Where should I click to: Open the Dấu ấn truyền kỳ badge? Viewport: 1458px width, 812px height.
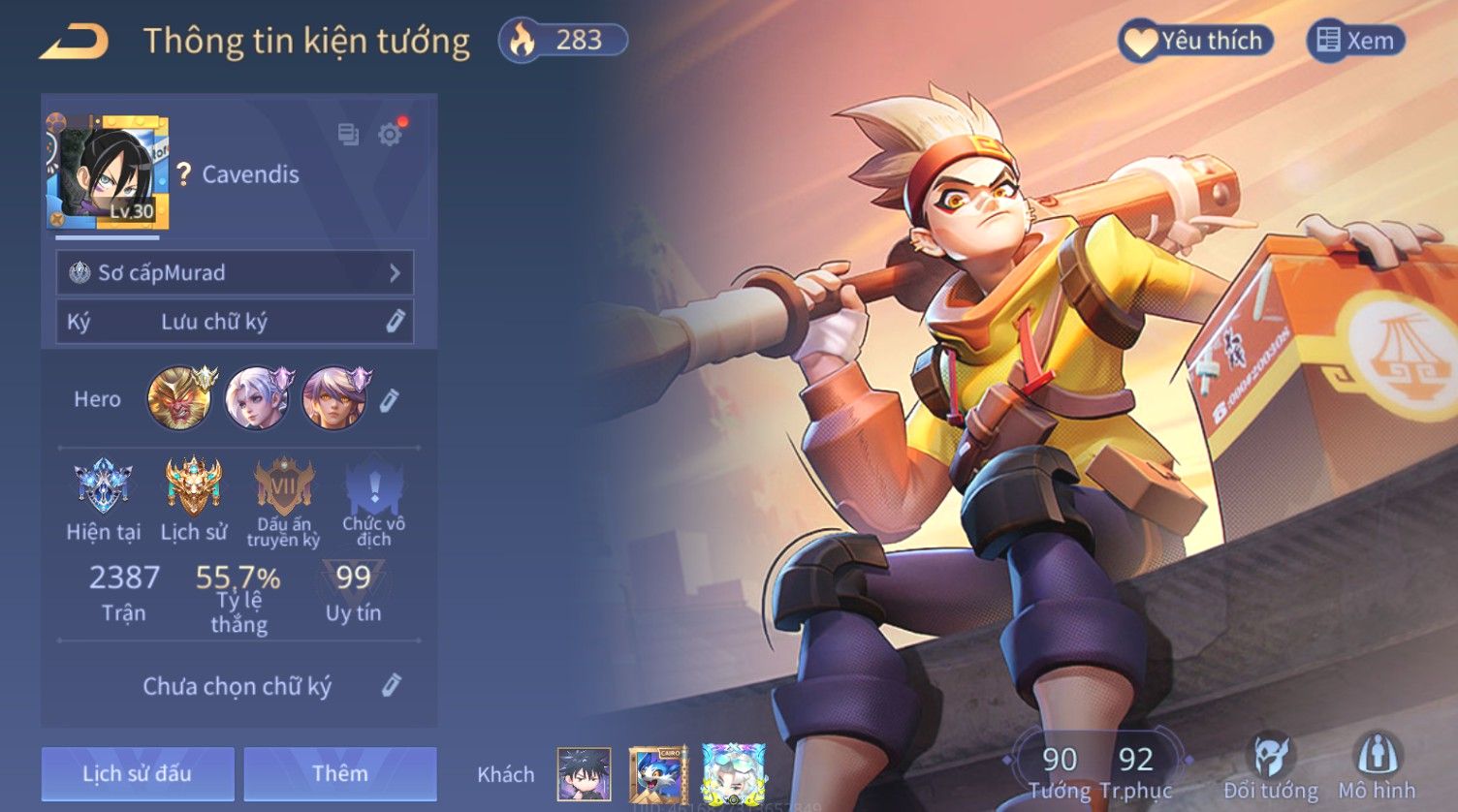click(283, 486)
